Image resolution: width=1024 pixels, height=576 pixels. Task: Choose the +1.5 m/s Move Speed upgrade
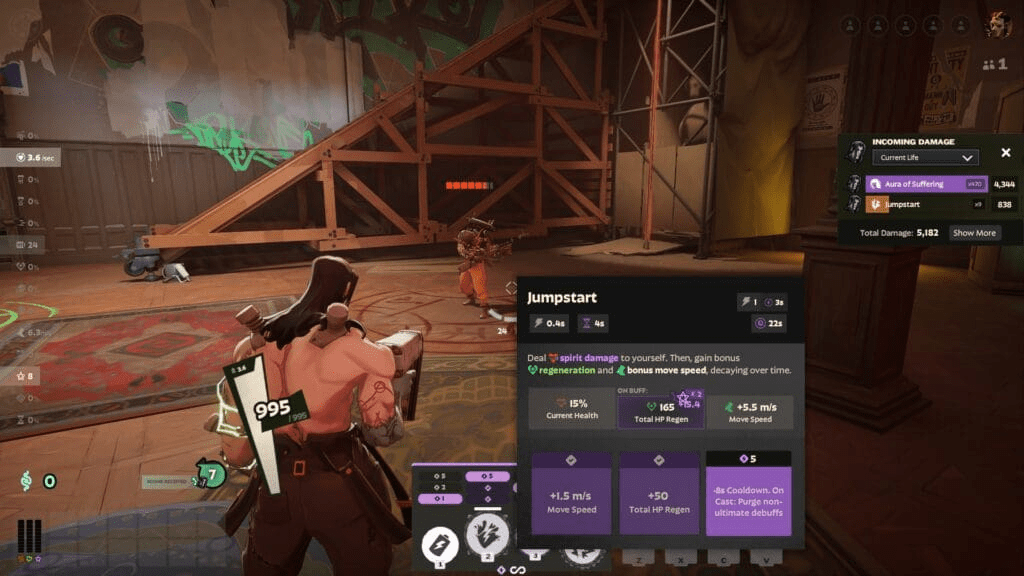click(571, 493)
